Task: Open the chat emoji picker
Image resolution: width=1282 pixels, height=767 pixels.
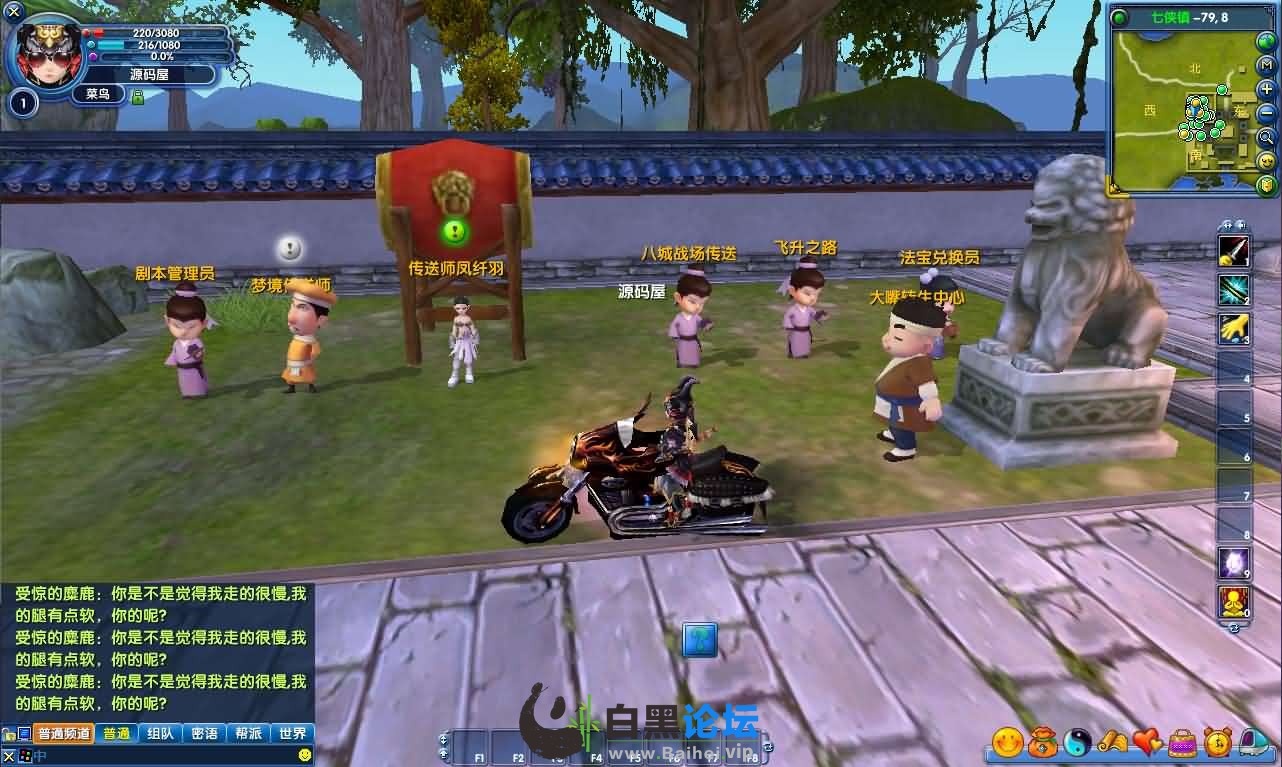Action: coord(305,754)
